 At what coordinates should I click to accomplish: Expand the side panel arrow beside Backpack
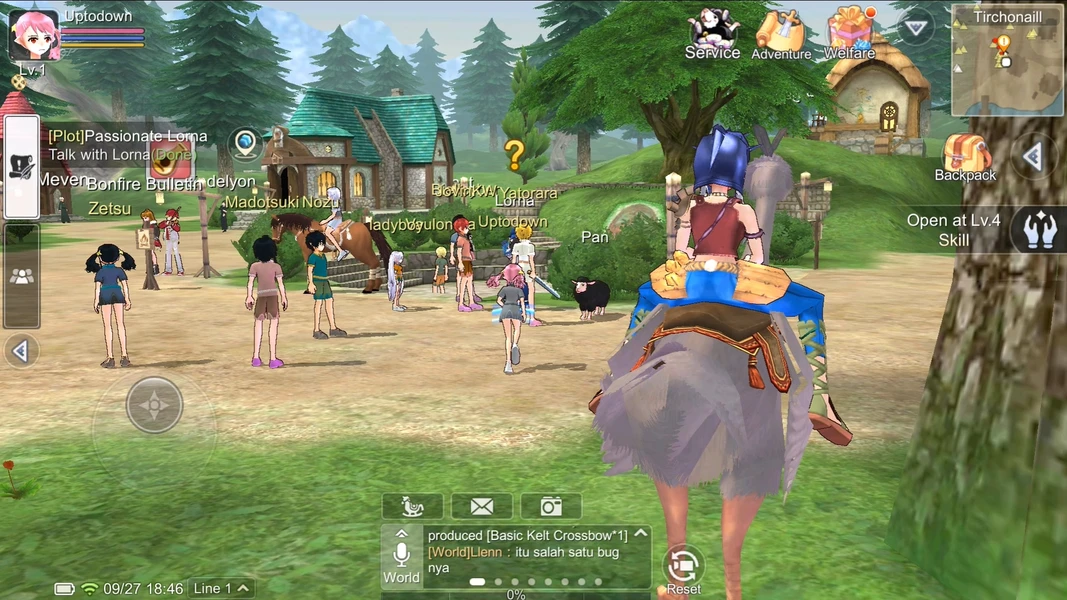point(1033,157)
